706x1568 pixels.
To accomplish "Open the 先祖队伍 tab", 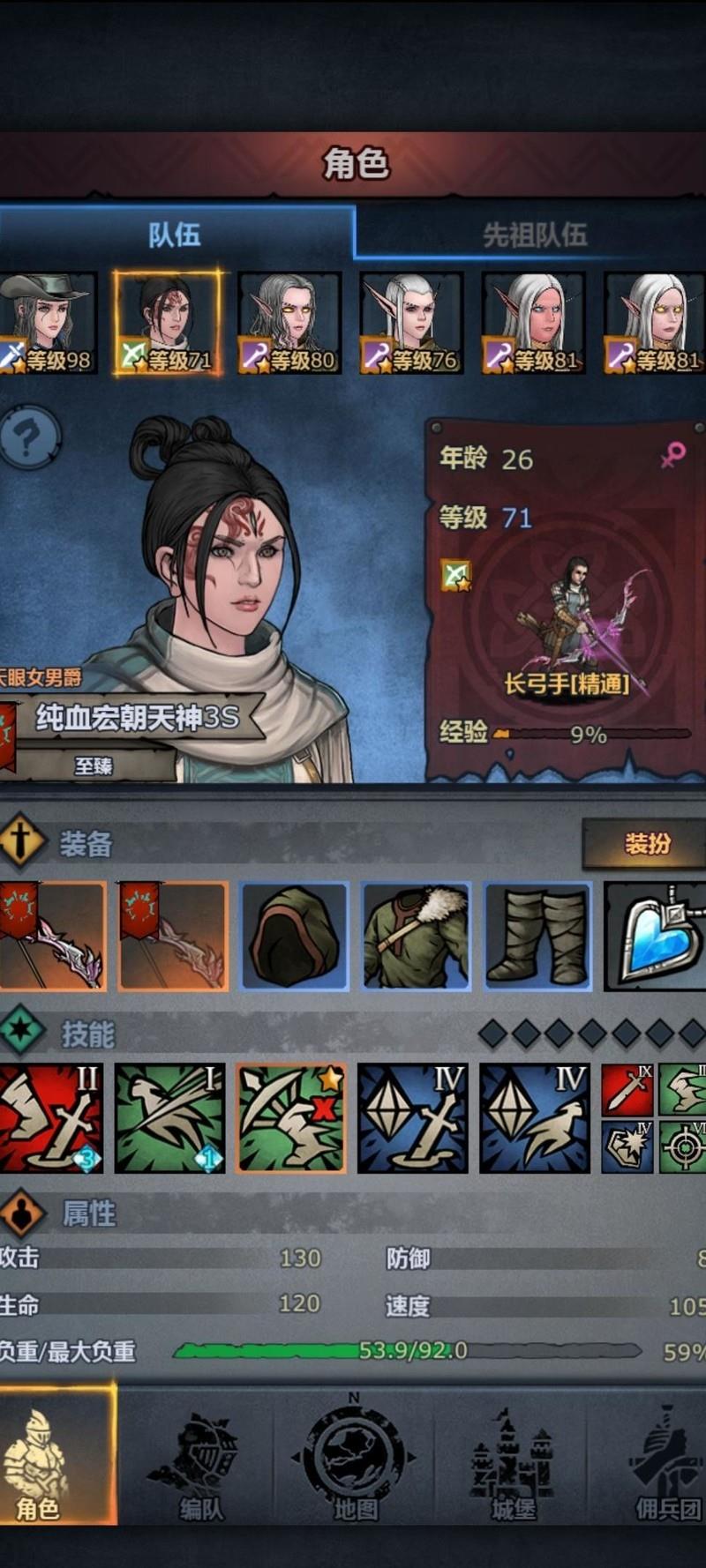I will (534, 235).
